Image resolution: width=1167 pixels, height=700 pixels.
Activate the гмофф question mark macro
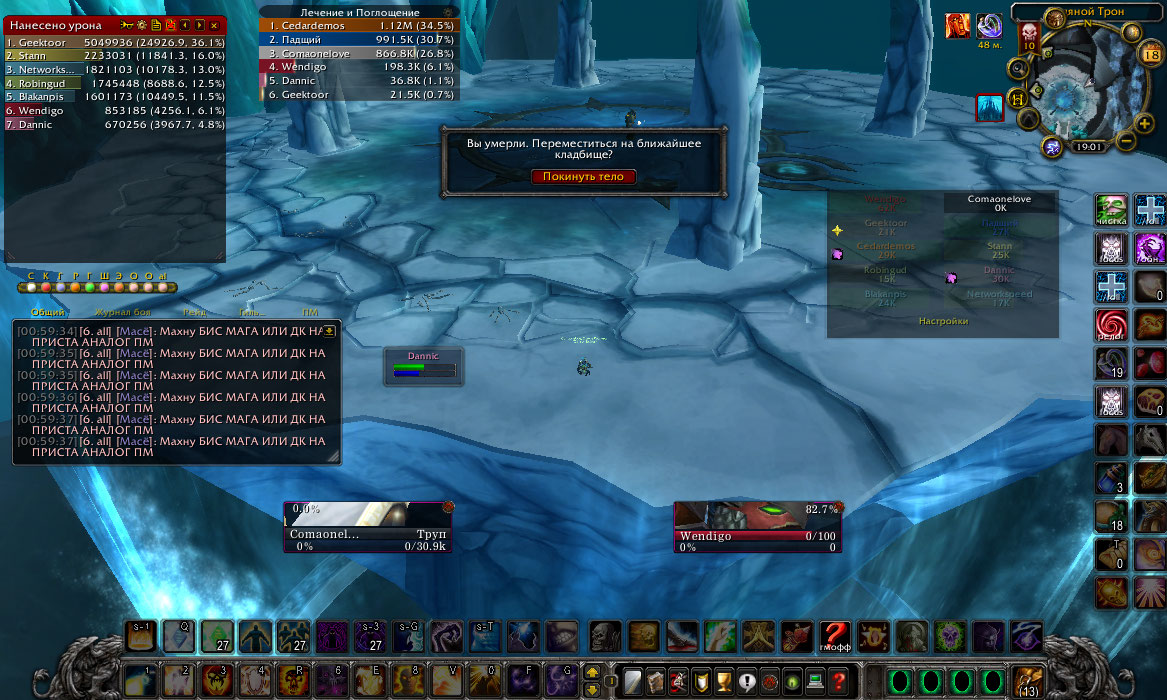pyautogui.click(x=835, y=636)
